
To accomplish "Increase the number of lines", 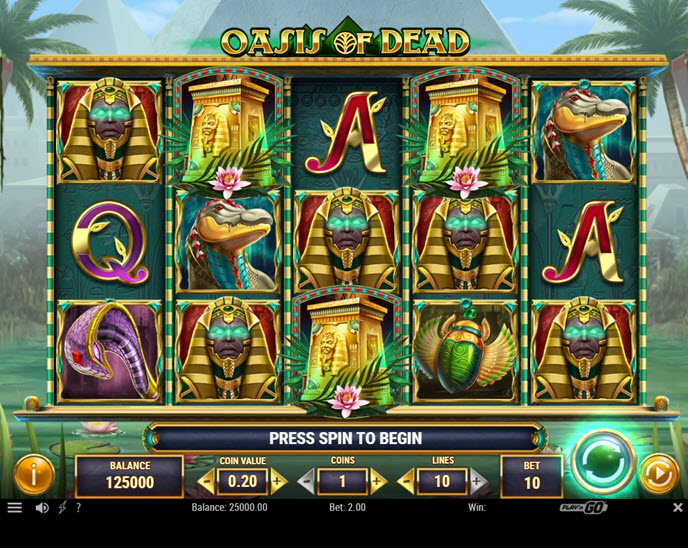I will click(x=477, y=482).
